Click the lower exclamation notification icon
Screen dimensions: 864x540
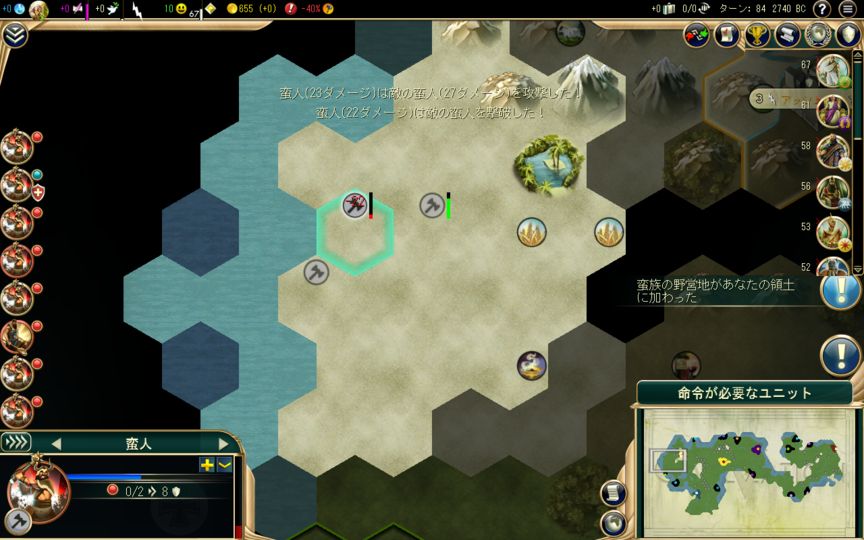coord(840,354)
